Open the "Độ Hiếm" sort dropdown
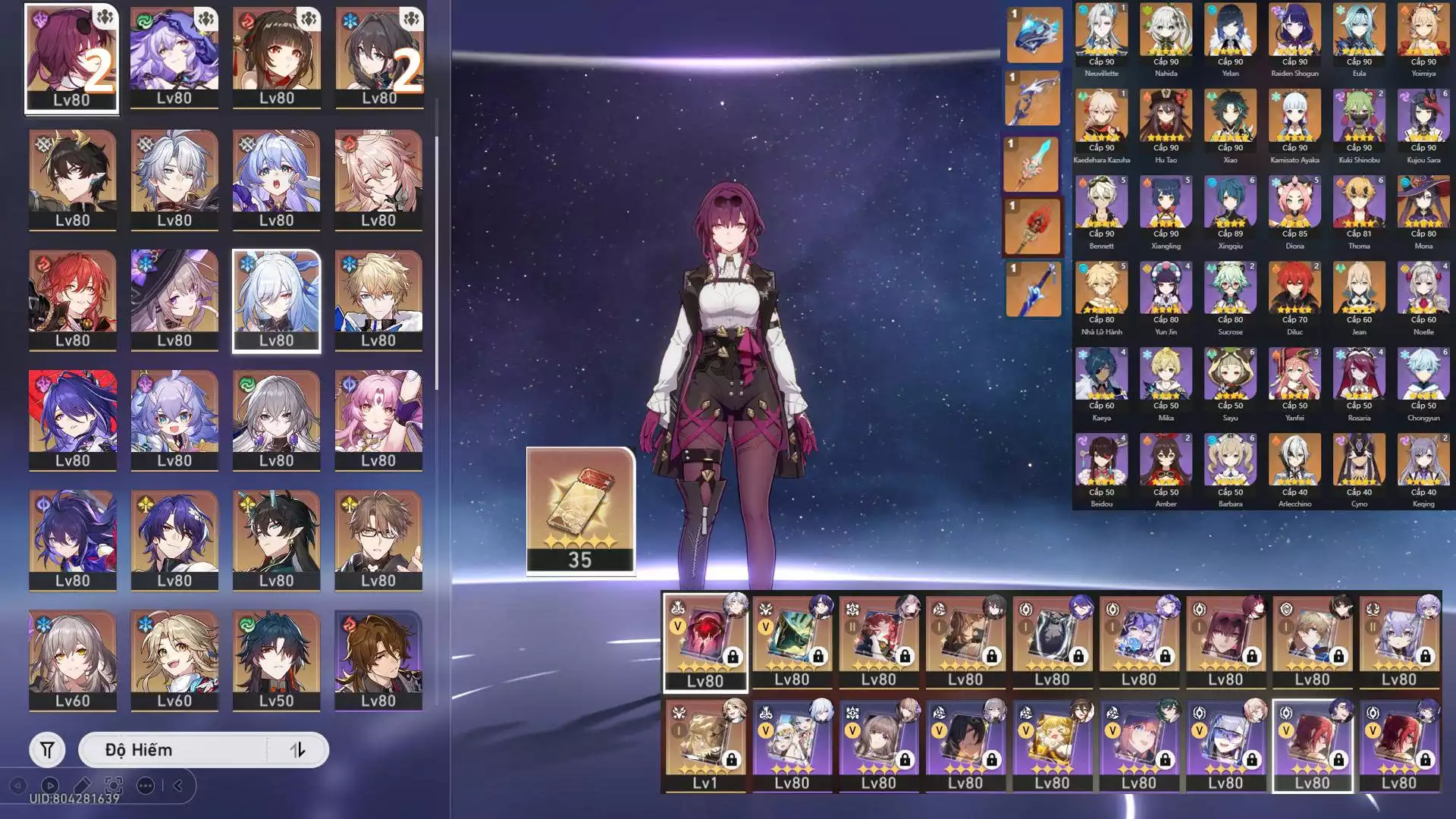This screenshot has height=819, width=1456. [174, 750]
